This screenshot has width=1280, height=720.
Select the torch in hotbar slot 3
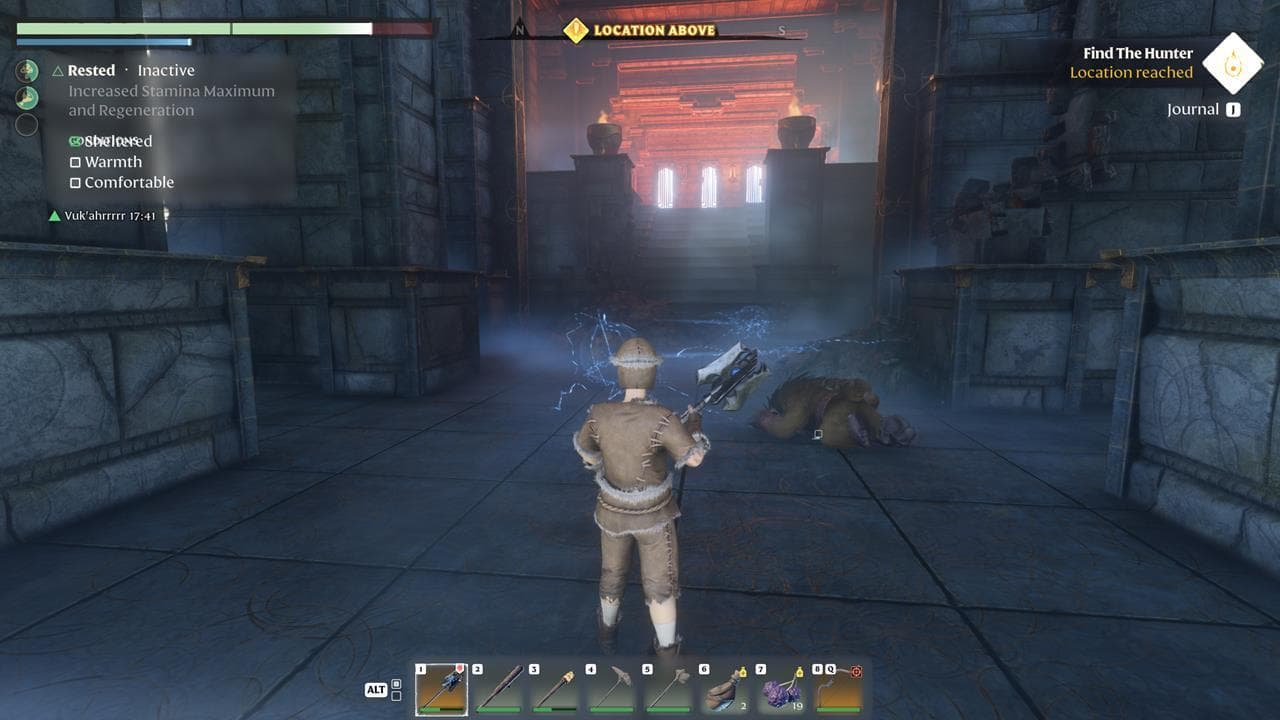coord(555,688)
